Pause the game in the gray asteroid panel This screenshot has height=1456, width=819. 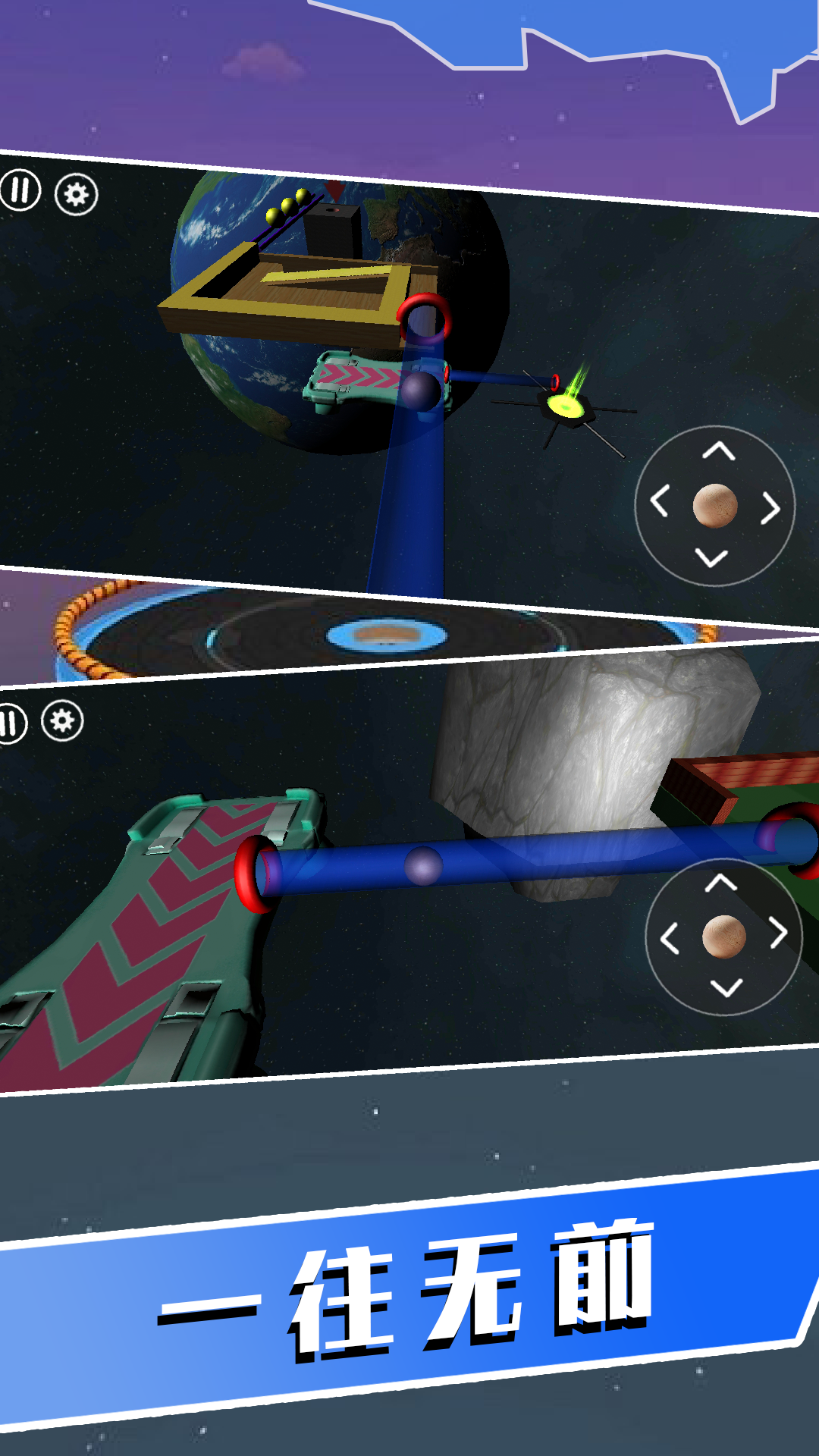(x=11, y=723)
